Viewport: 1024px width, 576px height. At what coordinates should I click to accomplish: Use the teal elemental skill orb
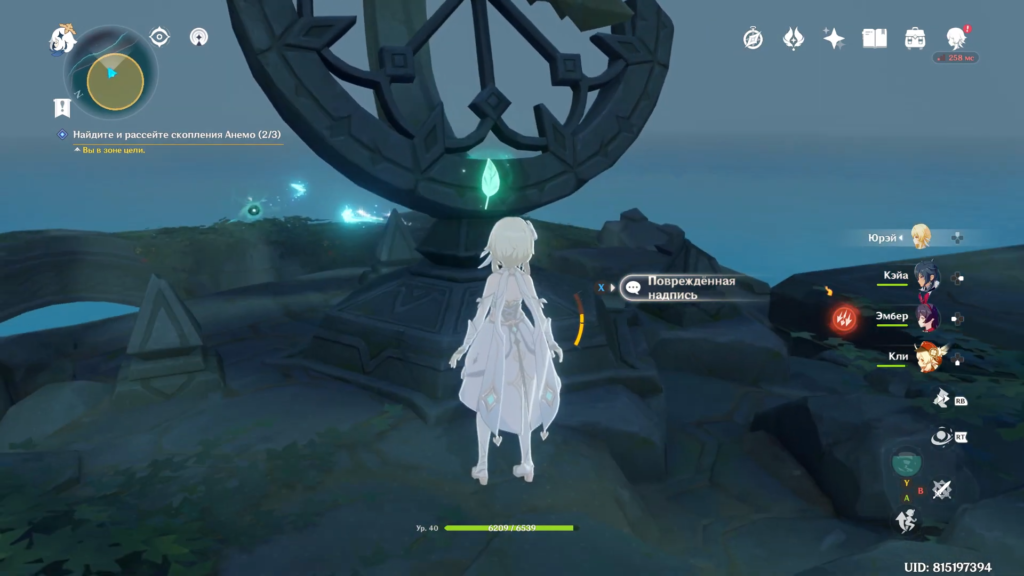tap(905, 462)
